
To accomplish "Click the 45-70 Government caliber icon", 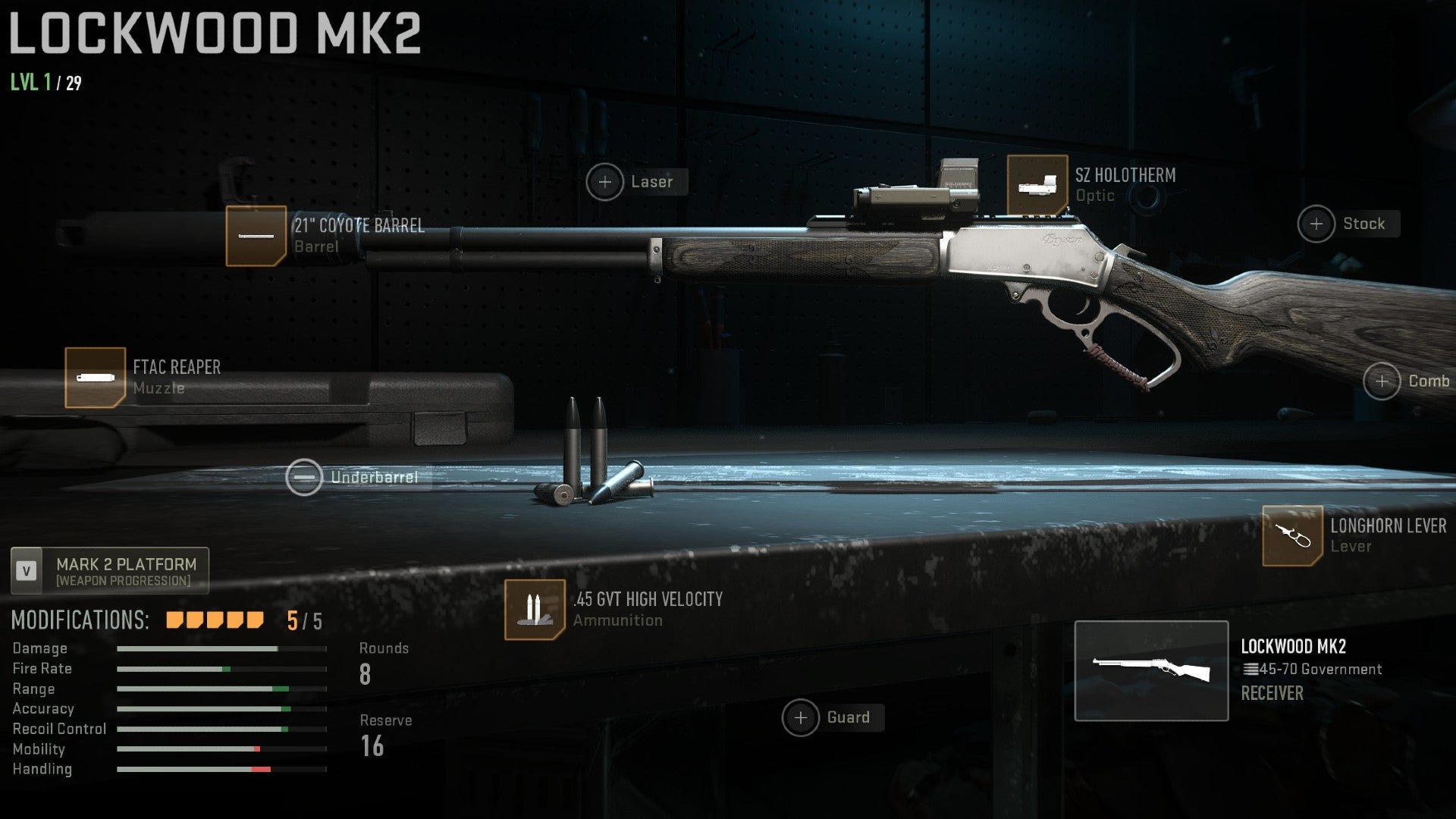I will point(1251,669).
